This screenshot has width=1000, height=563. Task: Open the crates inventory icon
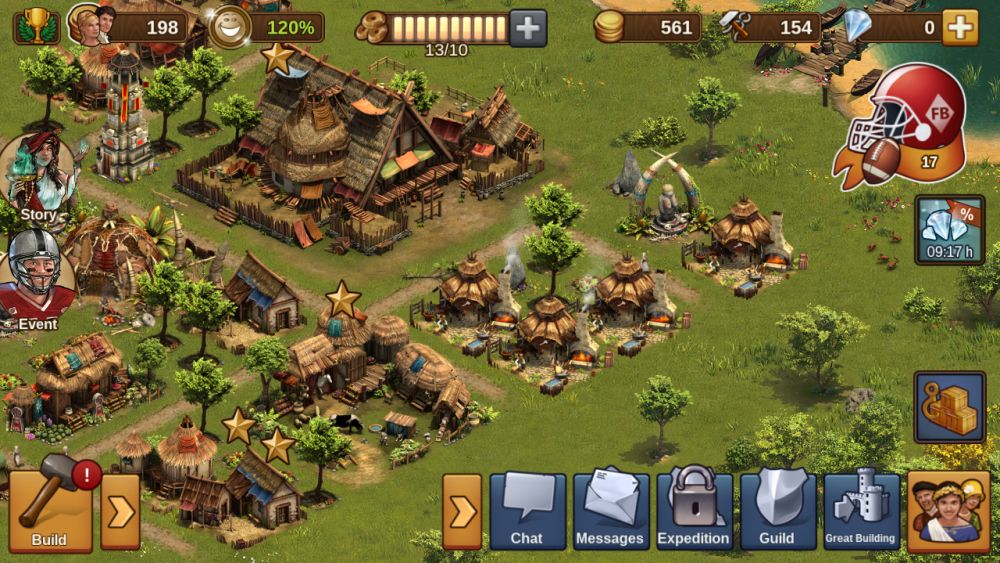coord(949,407)
